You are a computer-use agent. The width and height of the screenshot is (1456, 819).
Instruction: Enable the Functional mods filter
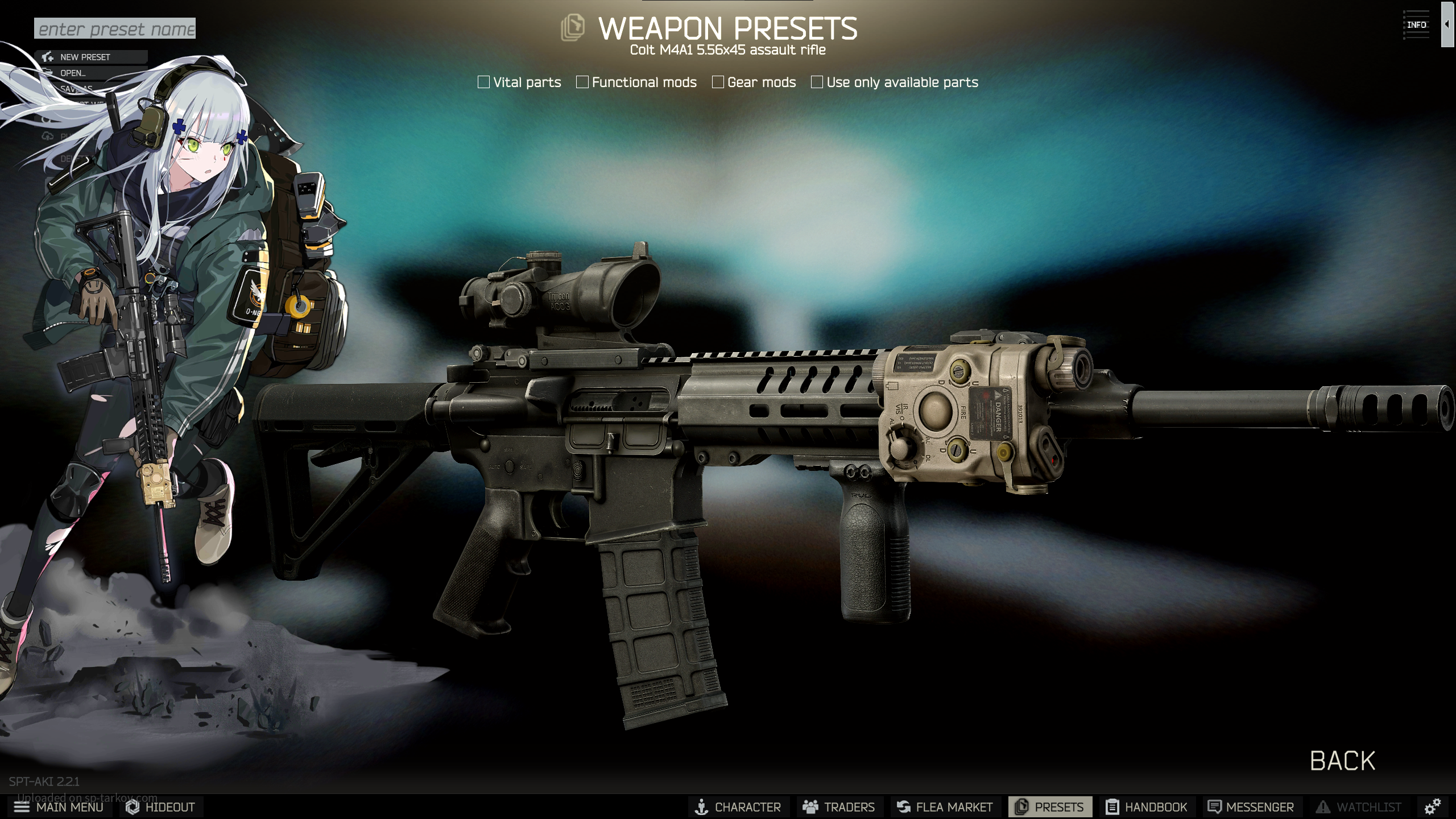tap(582, 82)
